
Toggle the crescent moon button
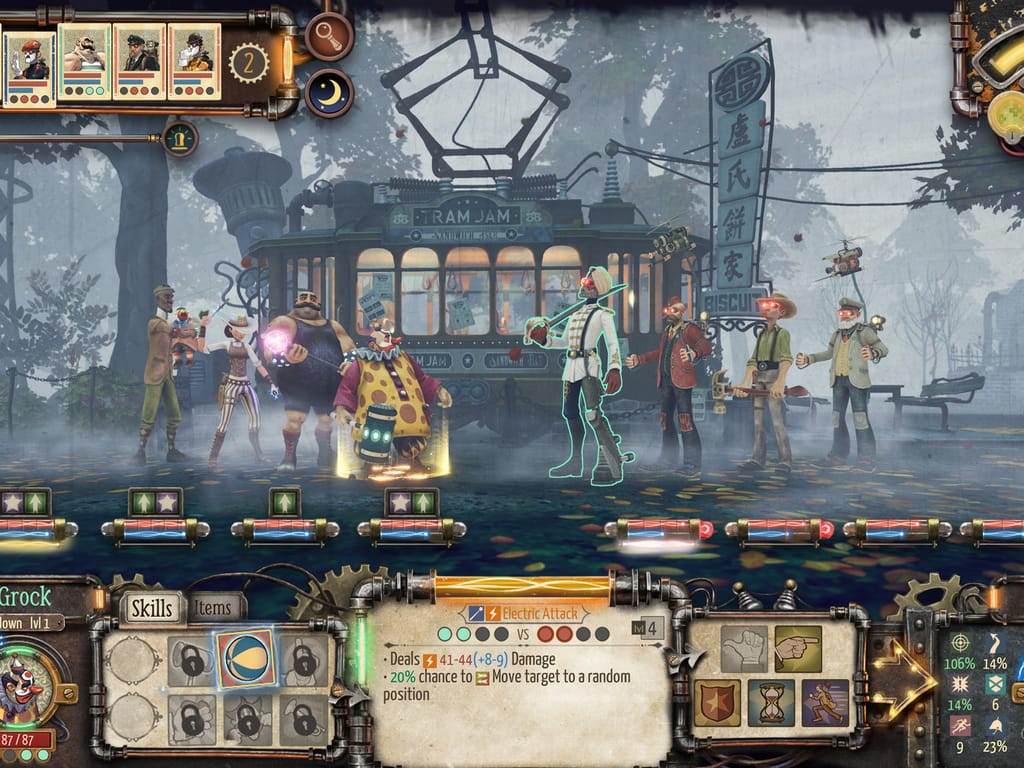coord(329,92)
